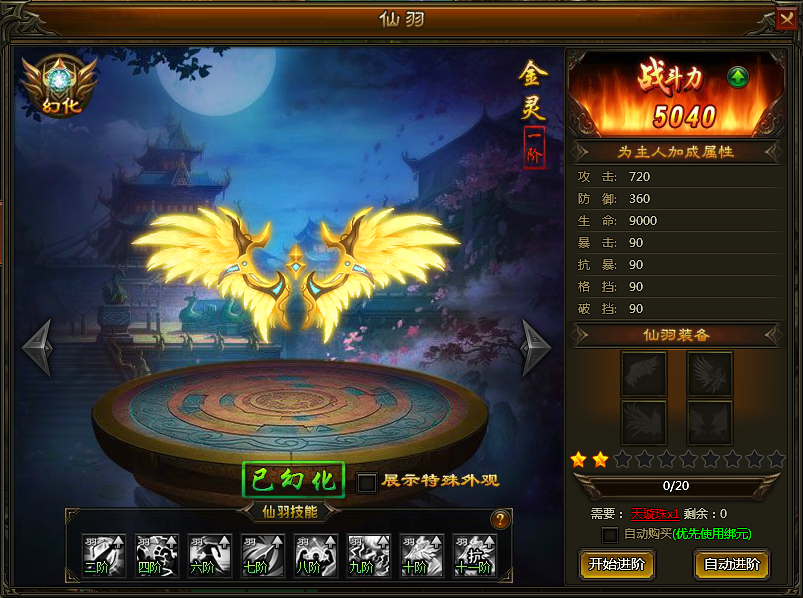Select the 九阶 wing skill icon
The height and width of the screenshot is (598, 803).
tap(369, 555)
